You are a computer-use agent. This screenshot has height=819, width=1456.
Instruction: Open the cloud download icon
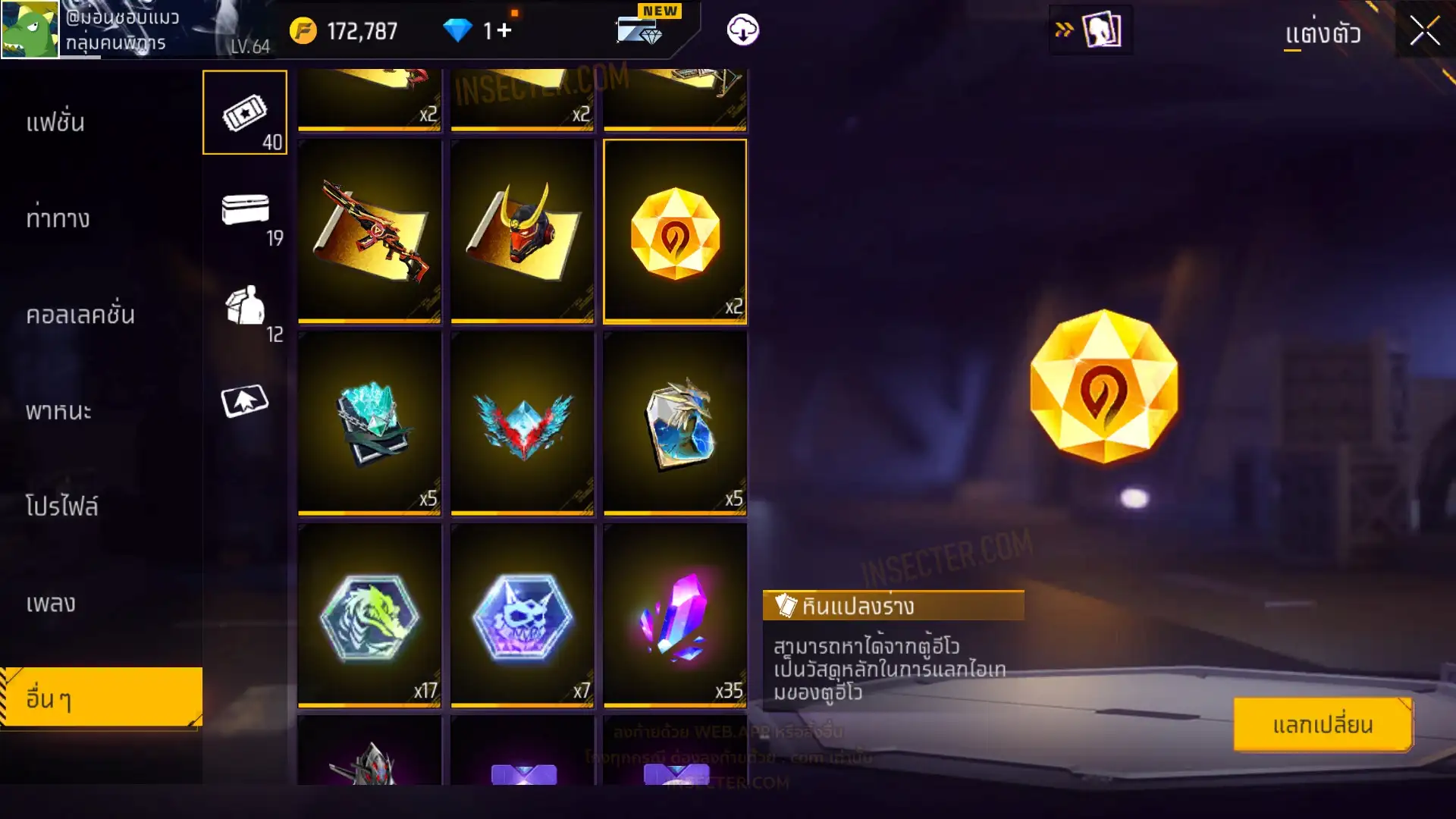point(742,30)
